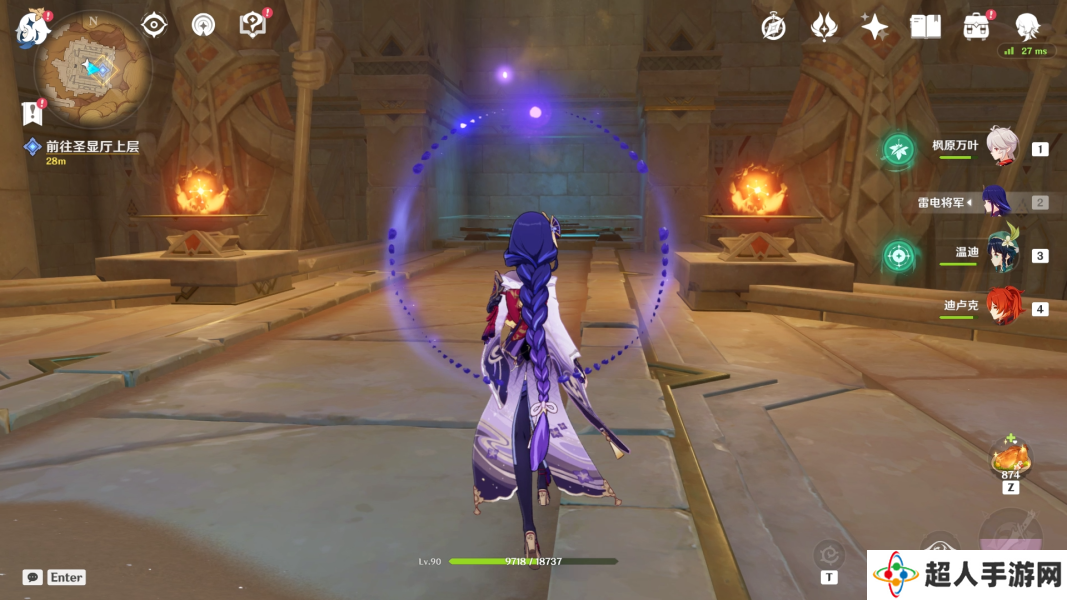Use the roast chicken food gadget
1067x600 pixels.
click(1010, 459)
